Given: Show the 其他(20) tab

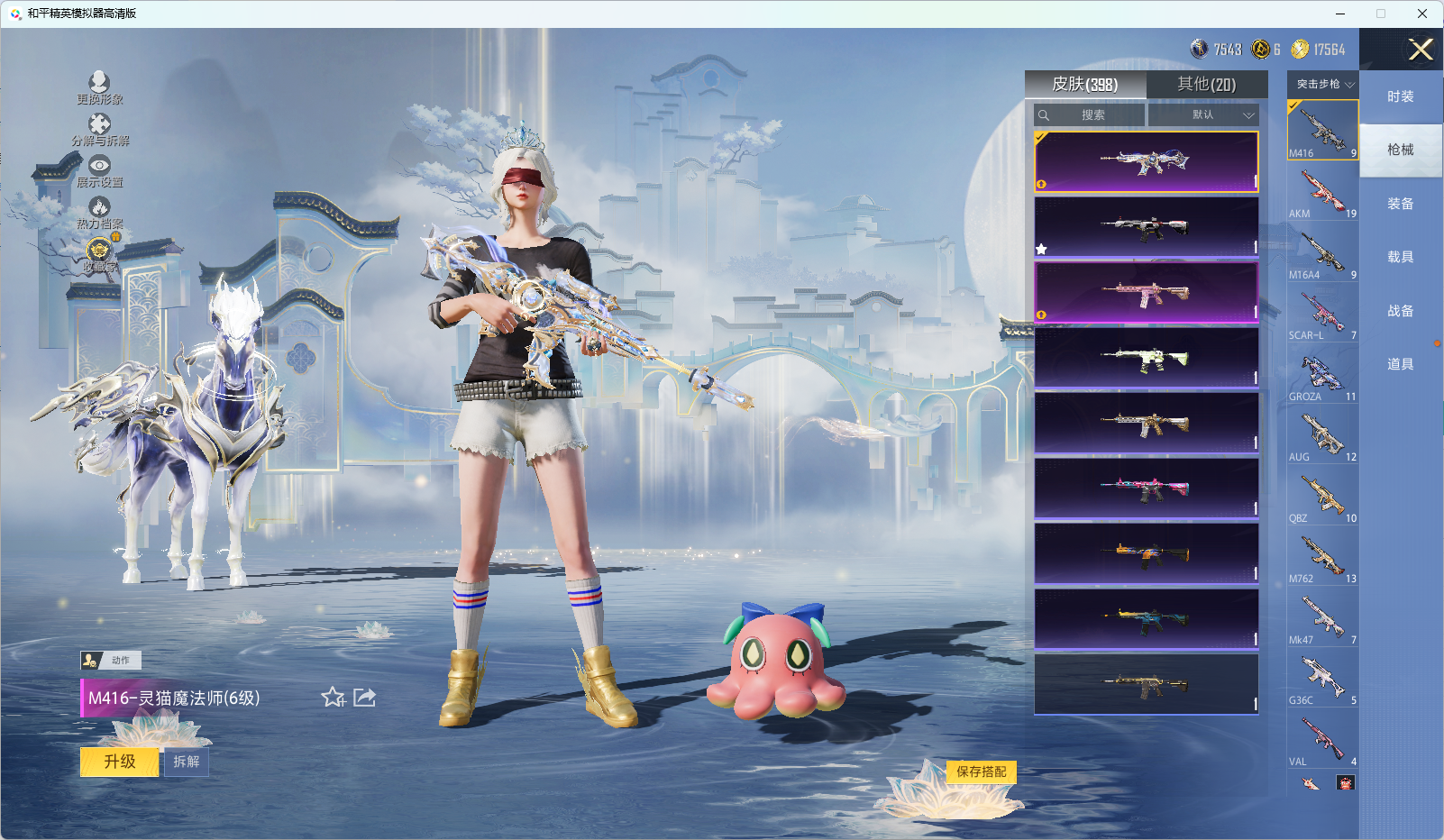Looking at the screenshot, I should point(1206,85).
